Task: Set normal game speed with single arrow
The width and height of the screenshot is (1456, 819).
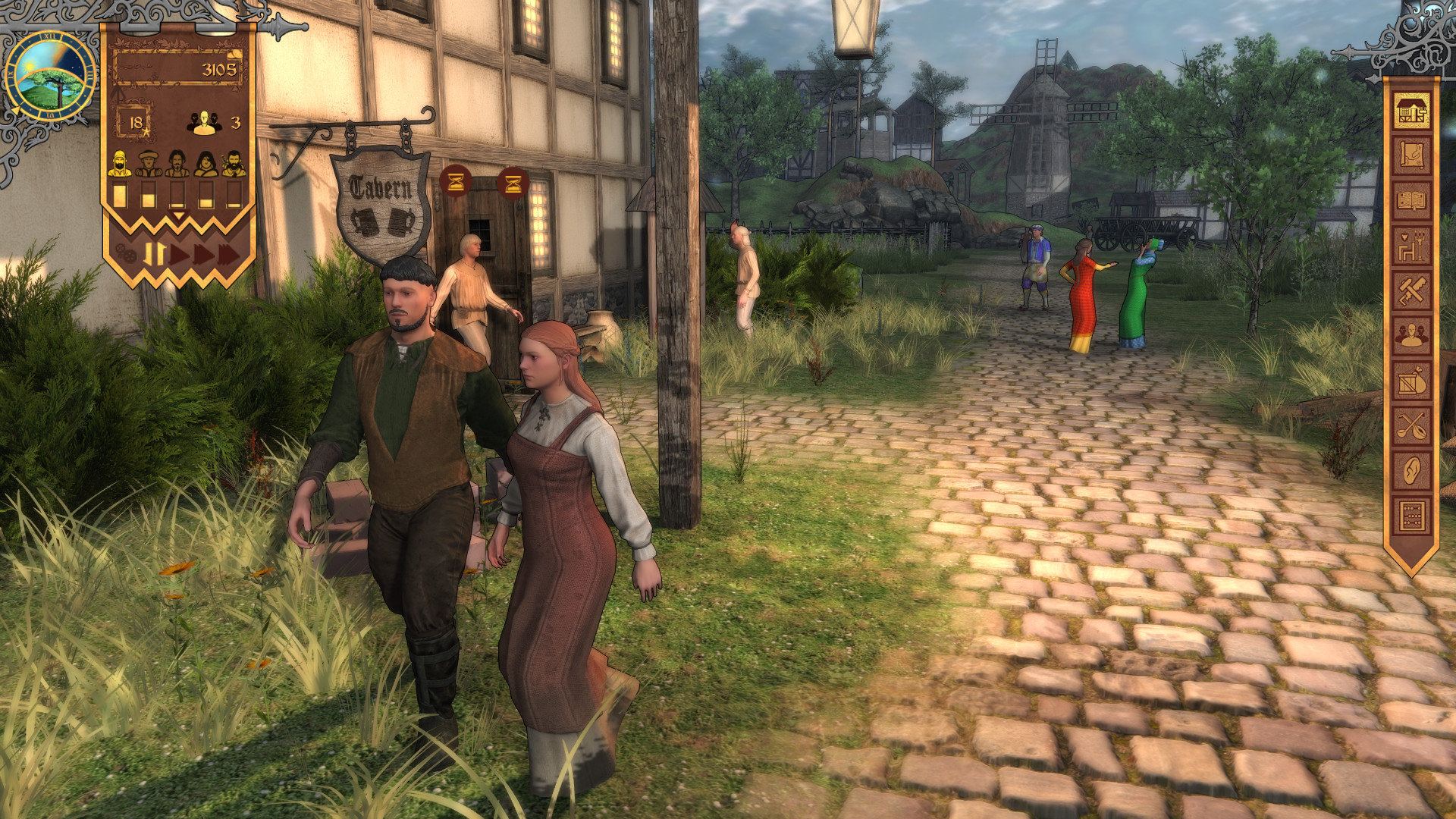Action: coord(177,254)
